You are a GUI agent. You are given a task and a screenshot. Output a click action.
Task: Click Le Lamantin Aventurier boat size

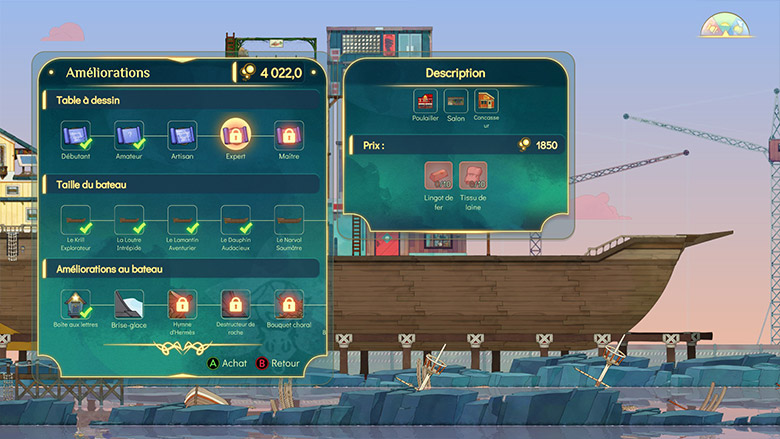182,219
